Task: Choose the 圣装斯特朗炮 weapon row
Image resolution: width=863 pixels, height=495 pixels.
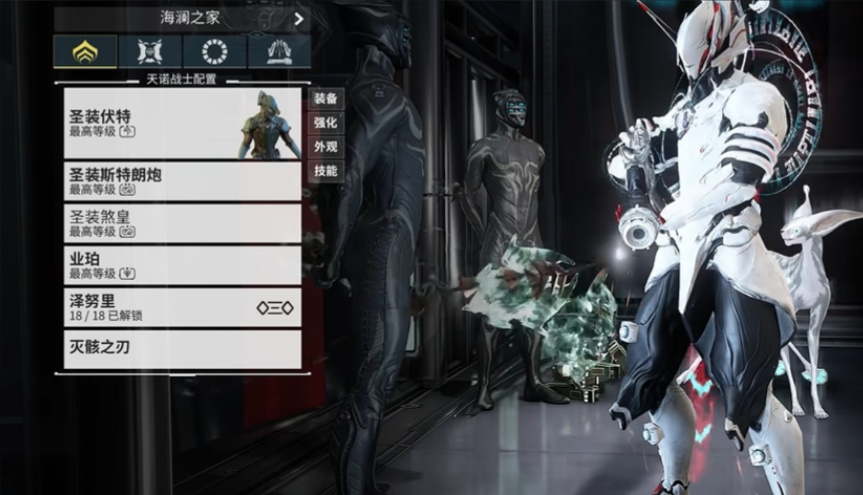Action: click(182, 181)
